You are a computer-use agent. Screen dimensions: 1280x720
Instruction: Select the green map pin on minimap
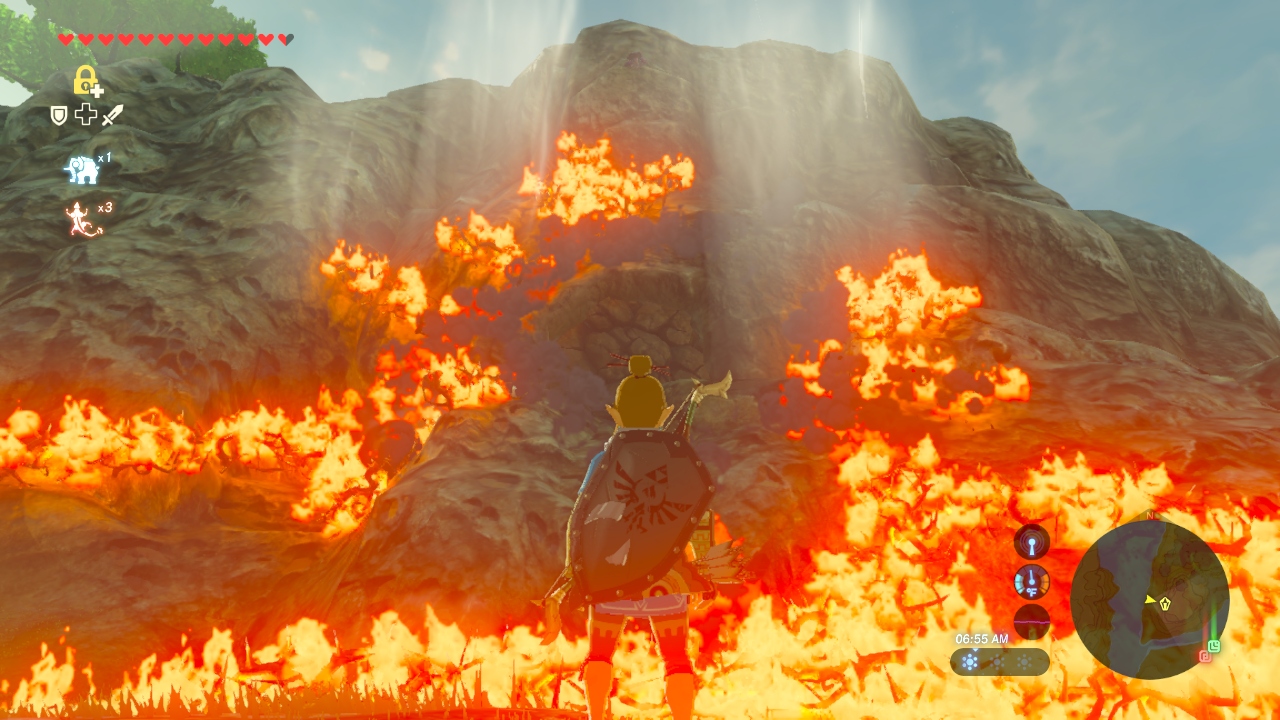click(x=1214, y=646)
